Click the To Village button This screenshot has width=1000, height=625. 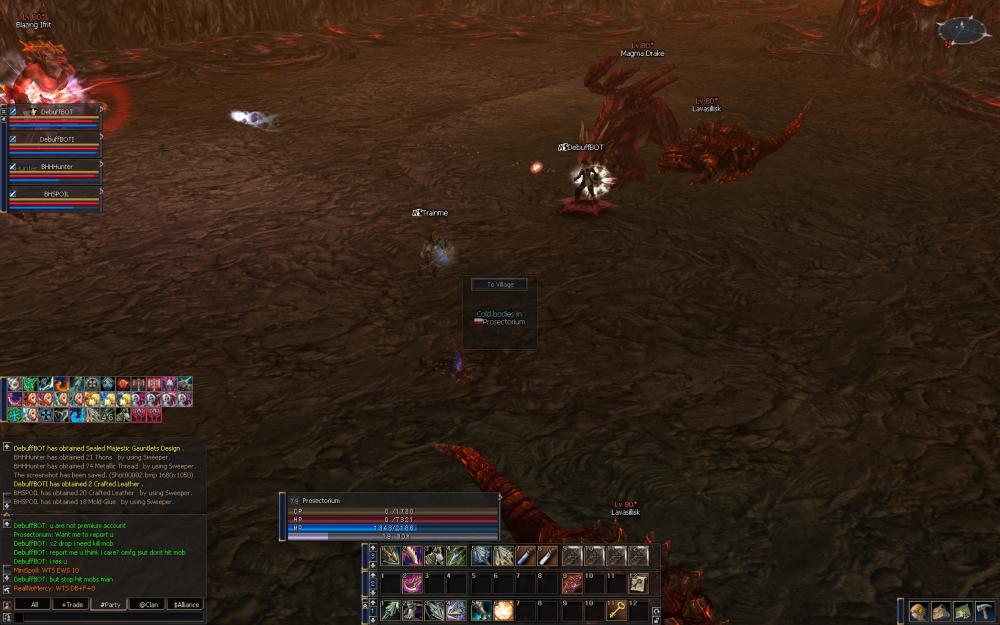[499, 285]
